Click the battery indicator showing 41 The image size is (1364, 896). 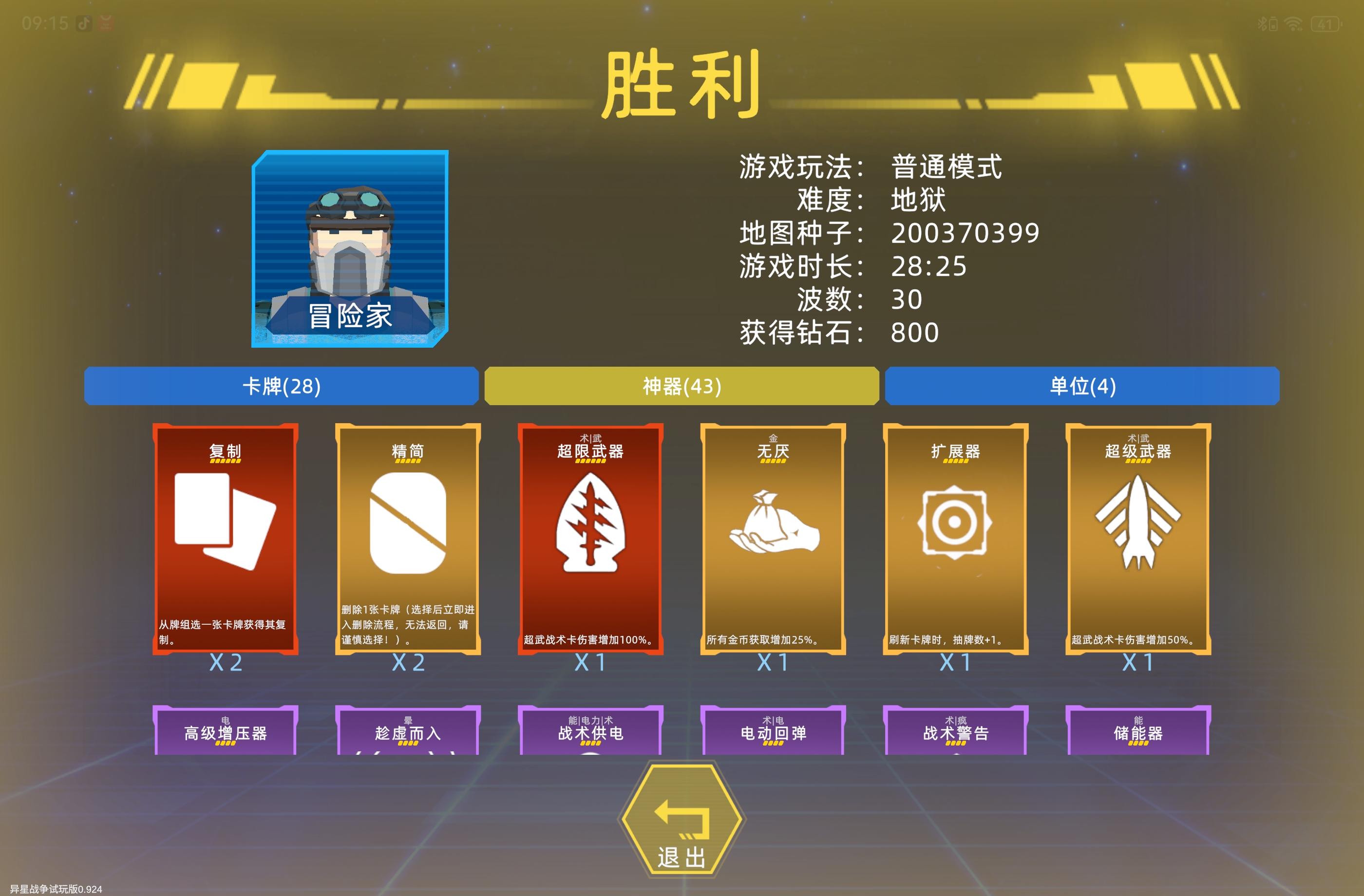click(1325, 24)
